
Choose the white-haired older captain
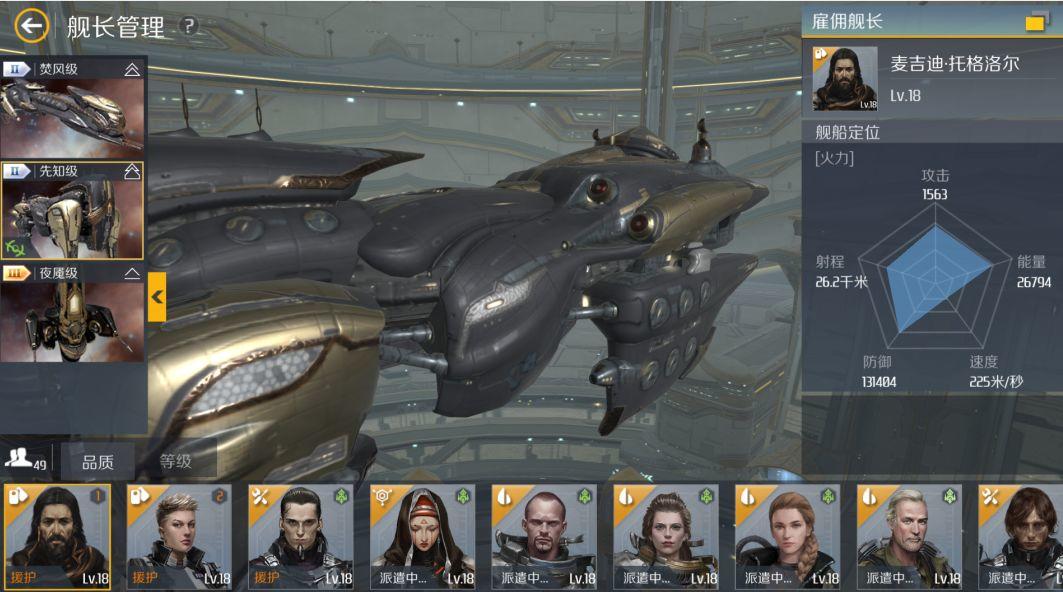coord(911,537)
